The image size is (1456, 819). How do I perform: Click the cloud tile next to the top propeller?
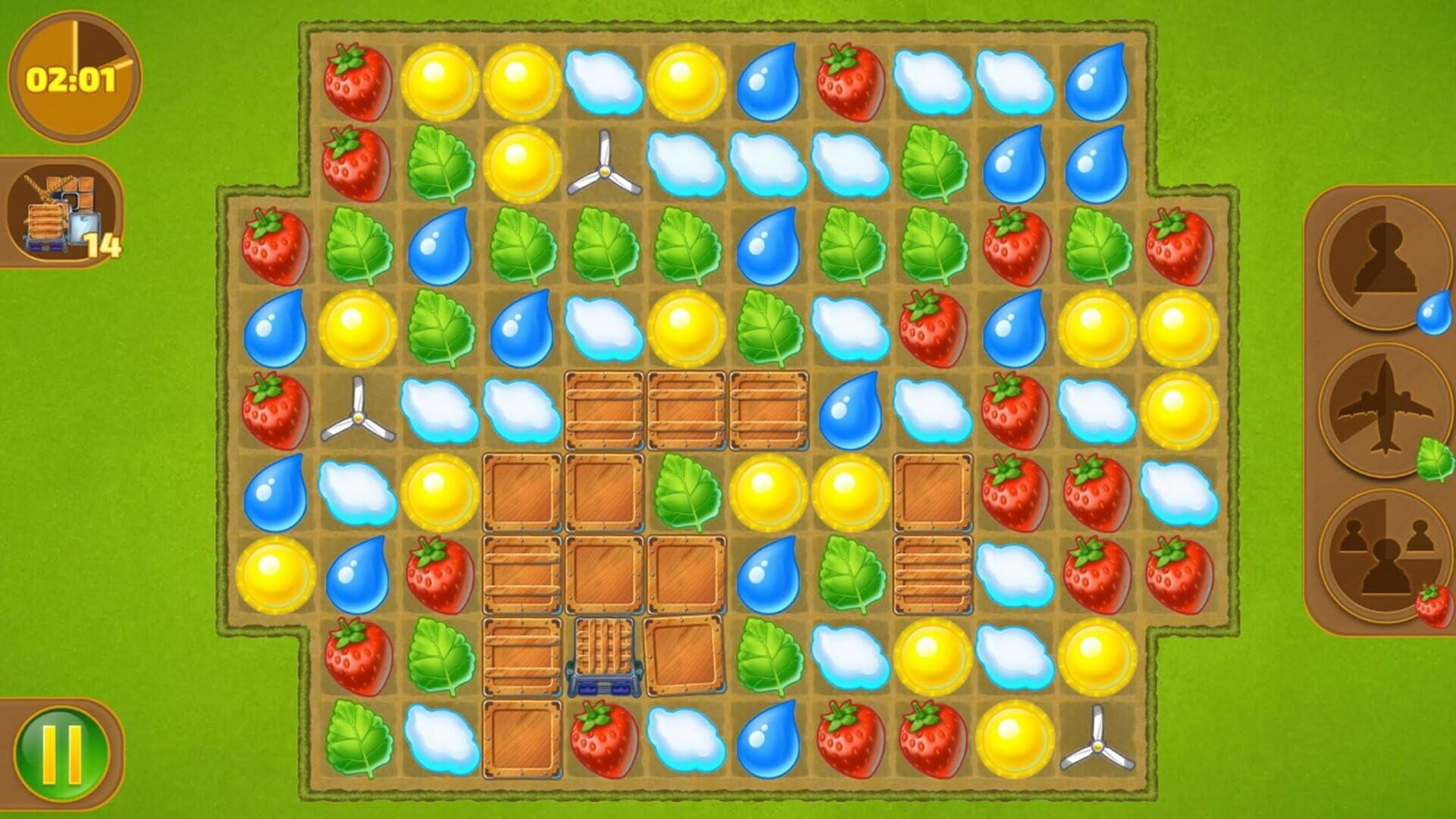pyautogui.click(x=684, y=163)
